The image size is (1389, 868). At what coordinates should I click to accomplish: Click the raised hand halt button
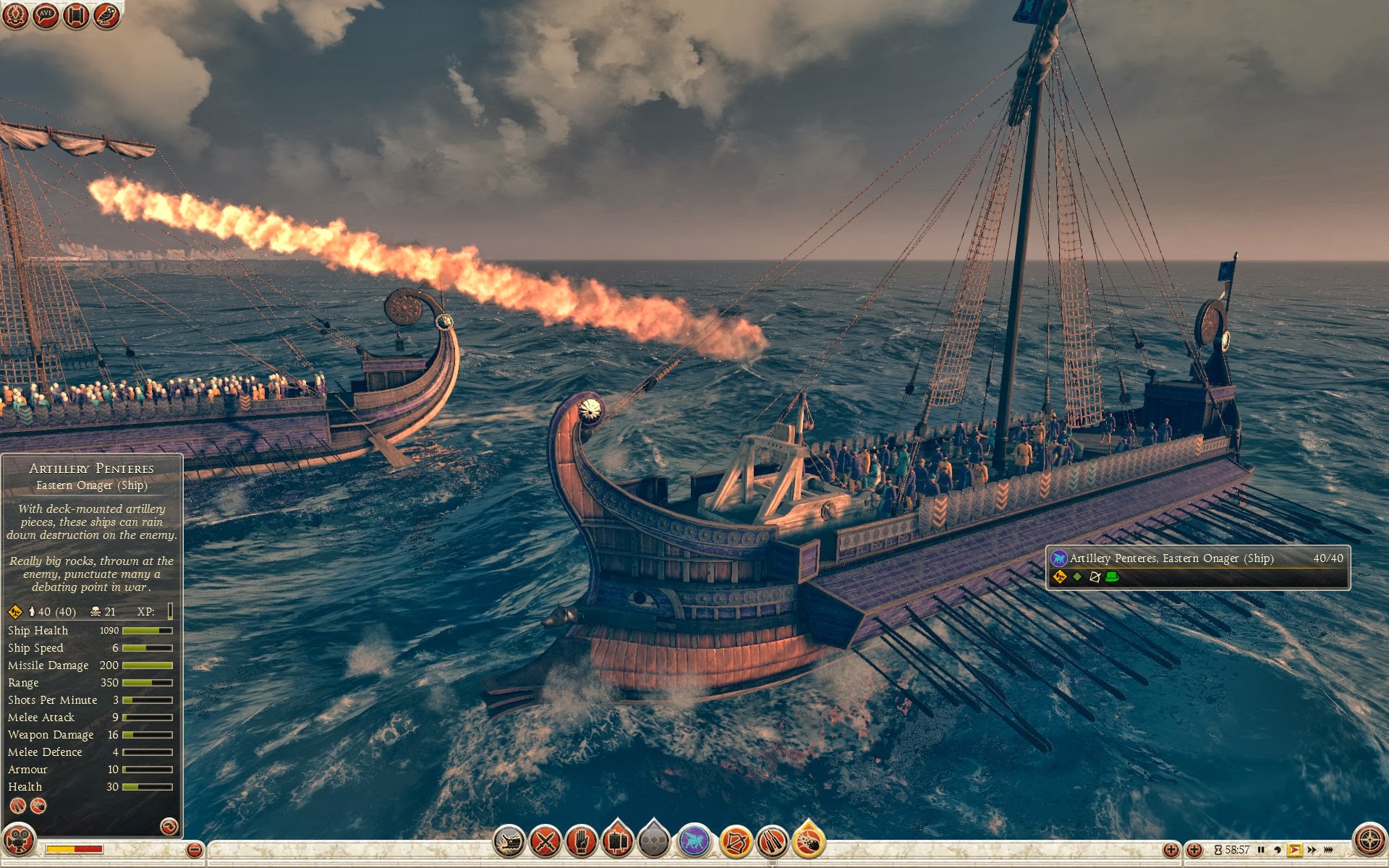[581, 841]
